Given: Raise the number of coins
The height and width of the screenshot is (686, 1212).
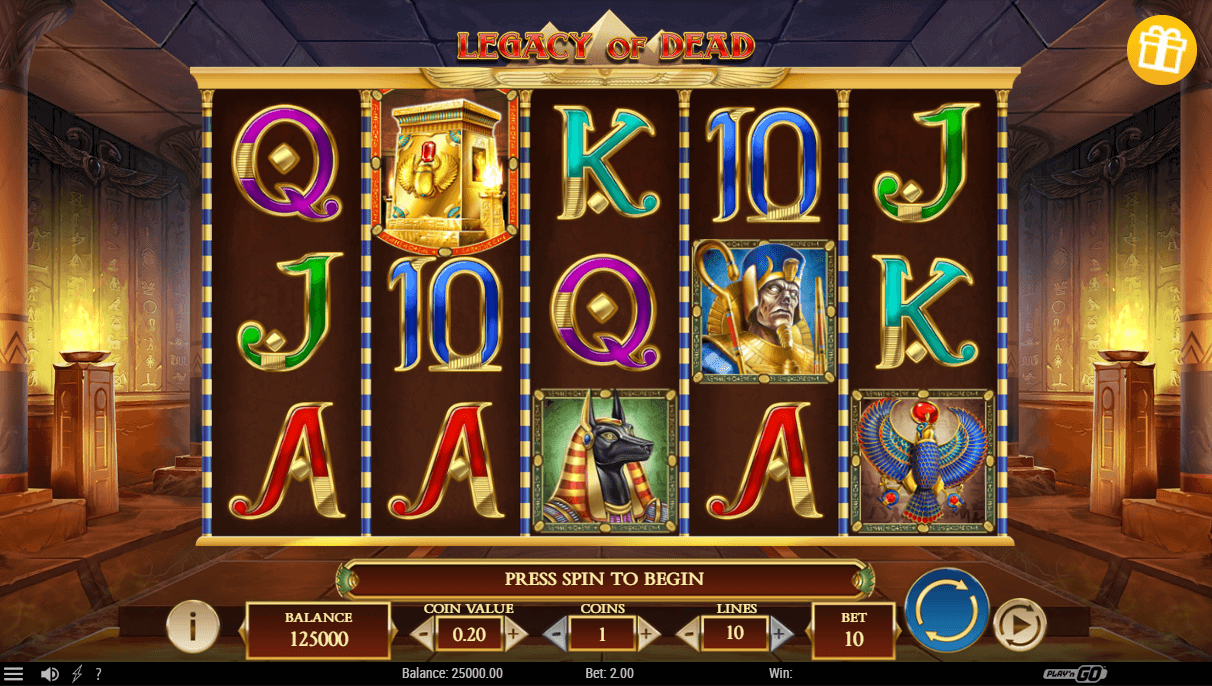Looking at the screenshot, I should pyautogui.click(x=647, y=633).
